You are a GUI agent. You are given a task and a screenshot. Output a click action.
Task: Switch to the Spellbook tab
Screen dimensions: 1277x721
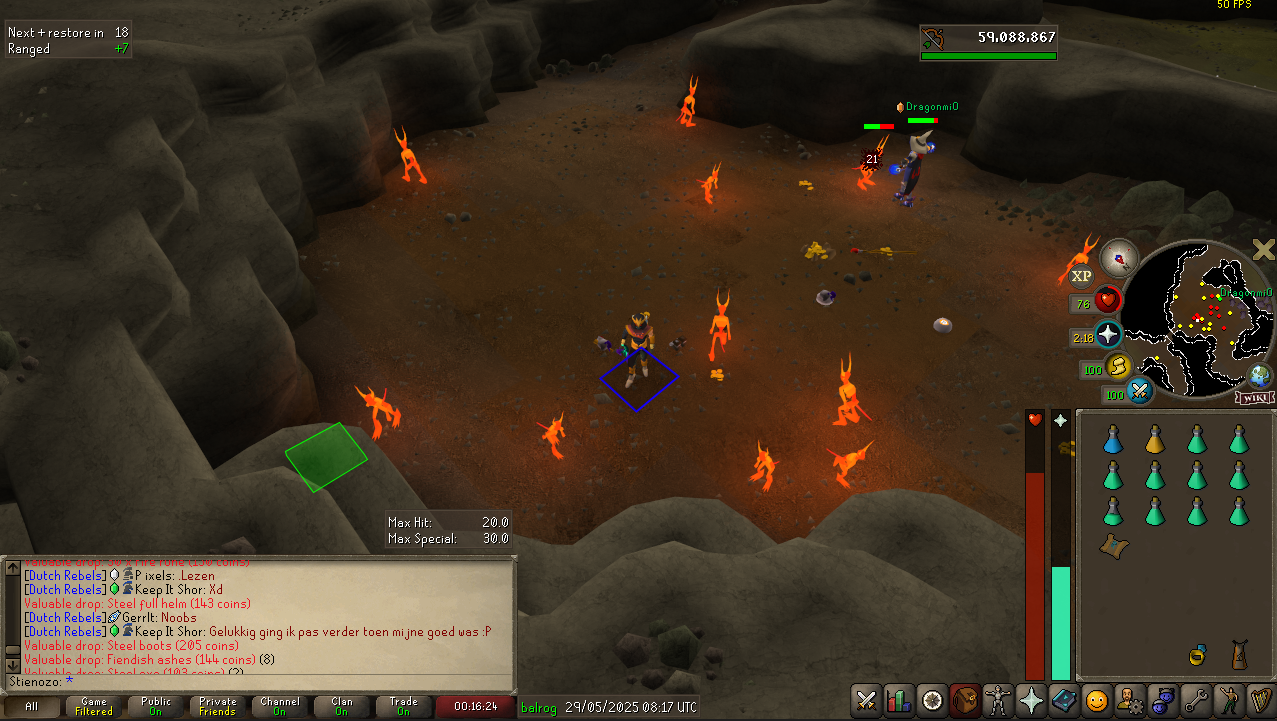coord(1062,699)
